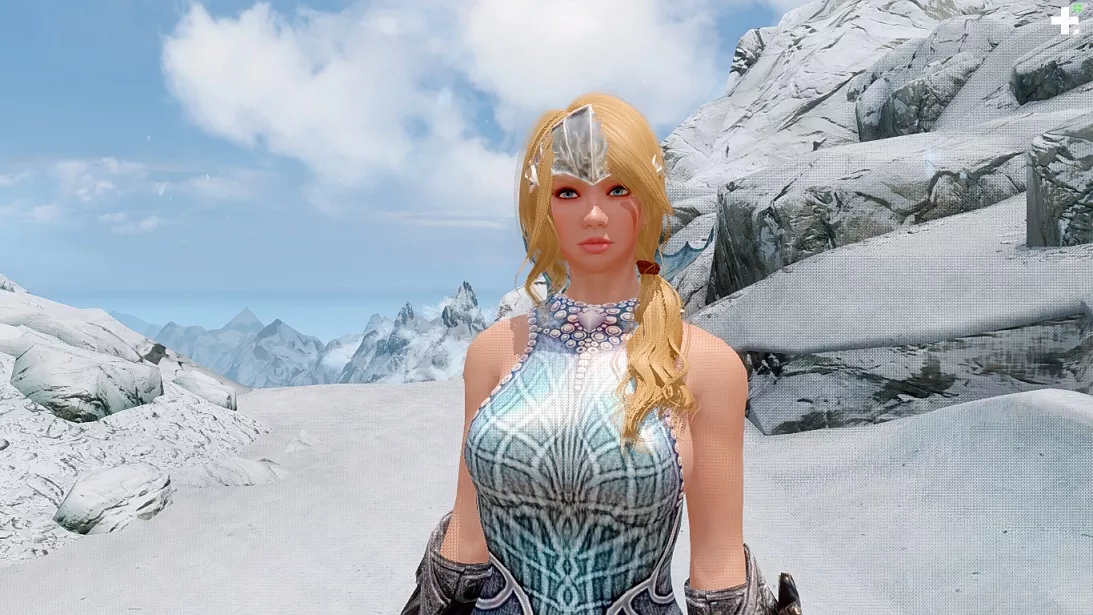Screen dimensions: 1093x615
Task: Click the white plus icon in the corner
Action: click(x=1064, y=20)
